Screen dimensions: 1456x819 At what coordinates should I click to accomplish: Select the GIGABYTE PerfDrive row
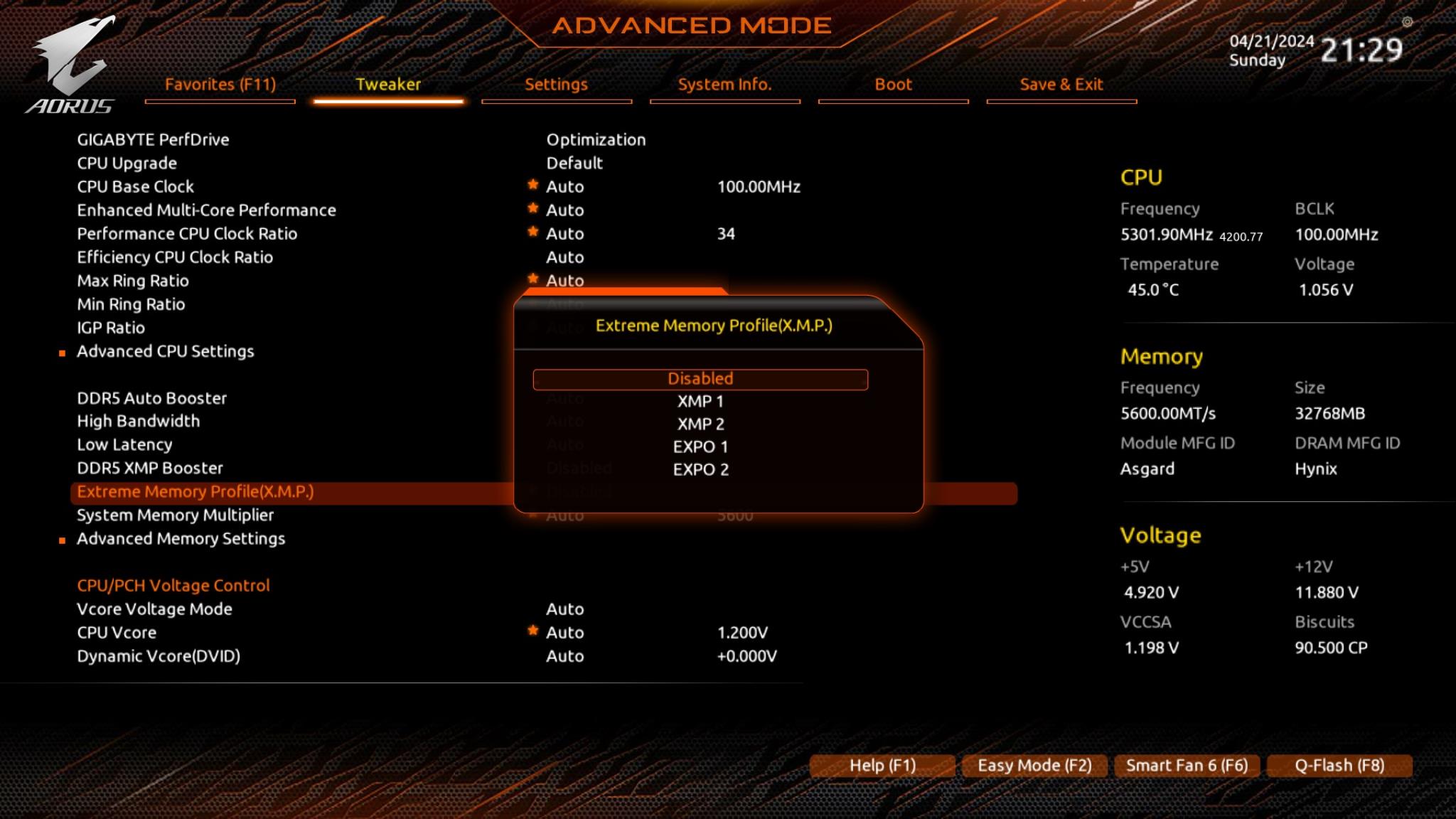coord(153,140)
